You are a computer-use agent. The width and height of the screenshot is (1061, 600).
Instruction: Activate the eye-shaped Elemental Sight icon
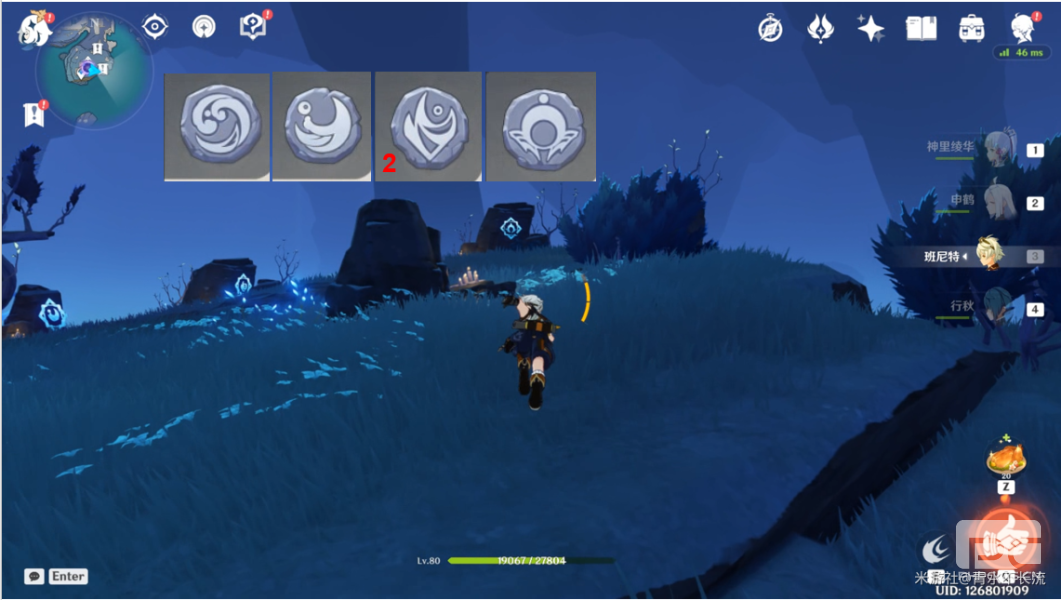(155, 26)
